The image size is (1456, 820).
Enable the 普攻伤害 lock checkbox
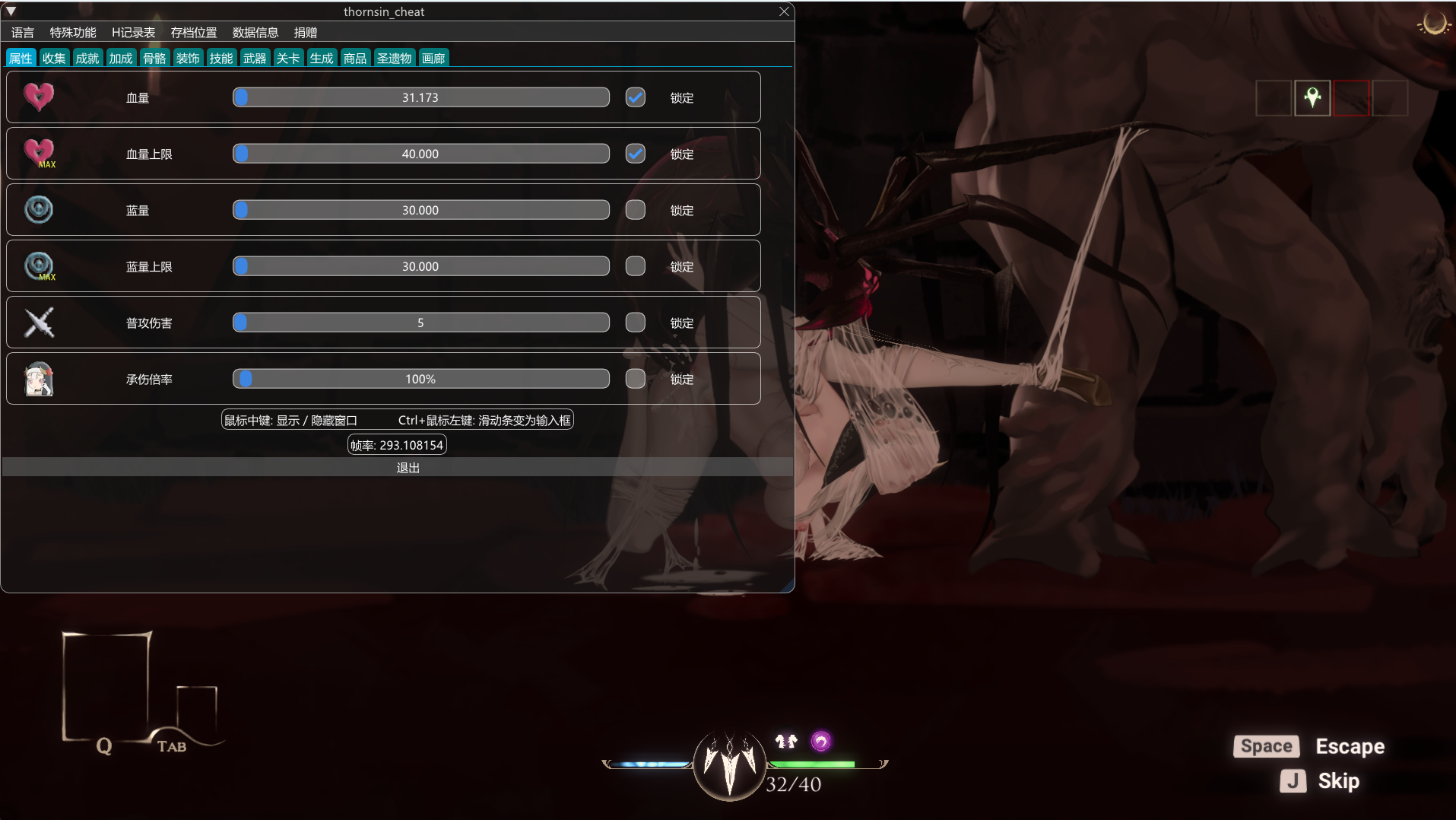(x=635, y=323)
